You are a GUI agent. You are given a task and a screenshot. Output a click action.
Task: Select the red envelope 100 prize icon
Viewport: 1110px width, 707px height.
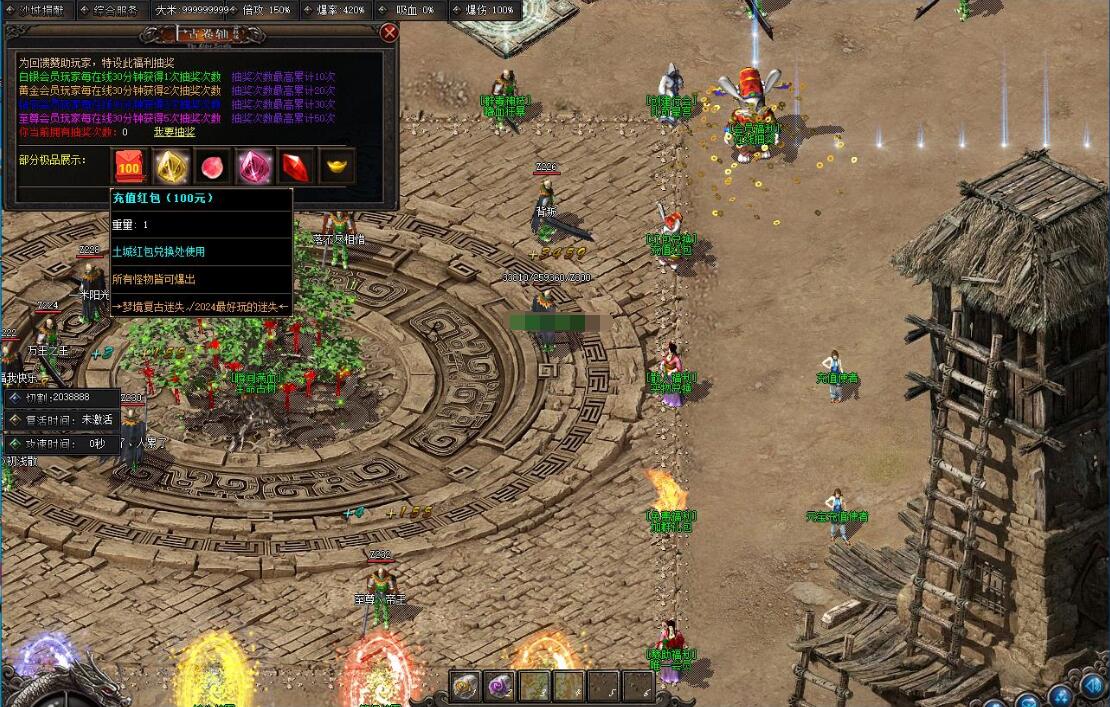pyautogui.click(x=129, y=166)
